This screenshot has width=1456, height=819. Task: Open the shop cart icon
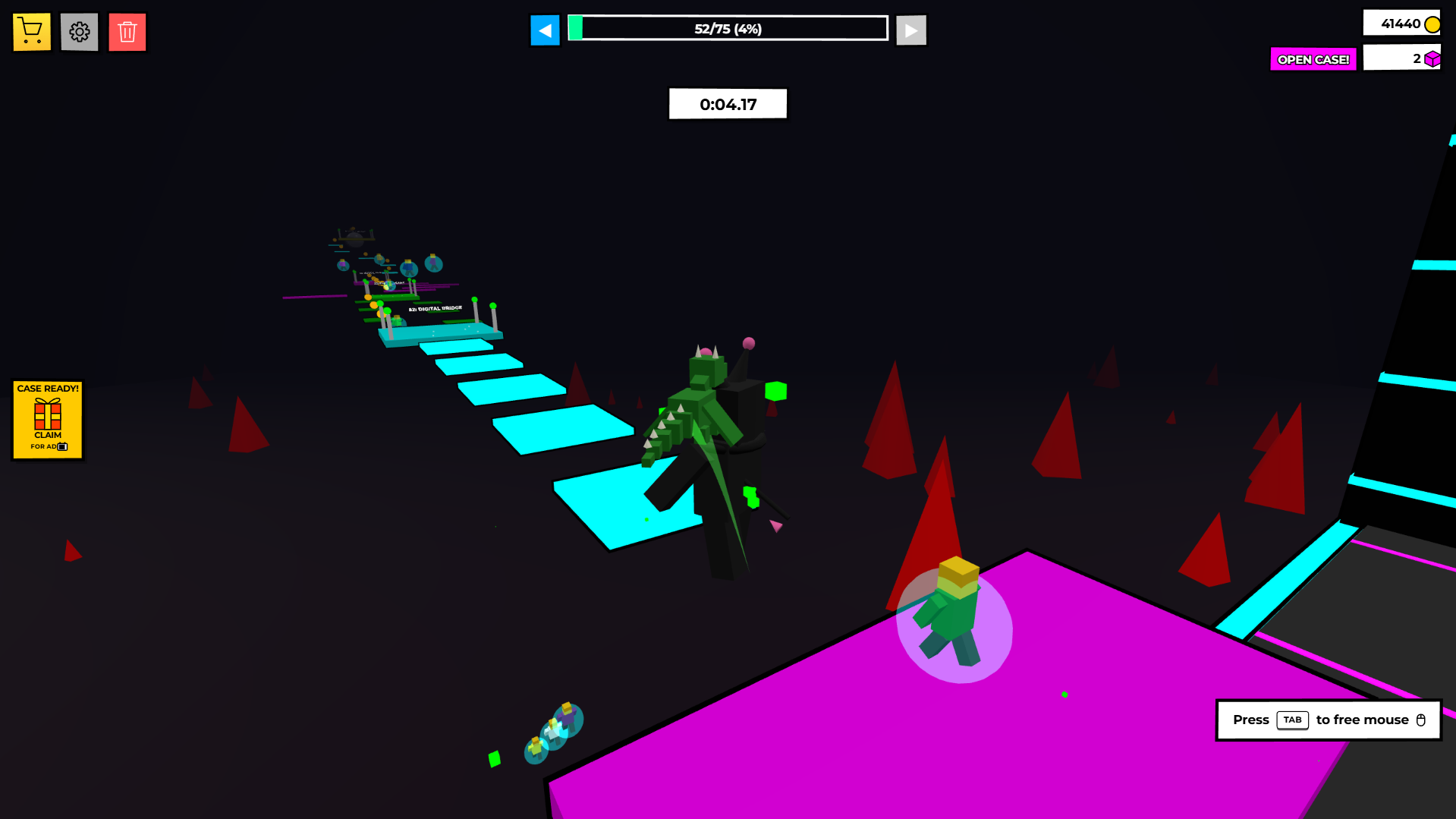tap(30, 31)
